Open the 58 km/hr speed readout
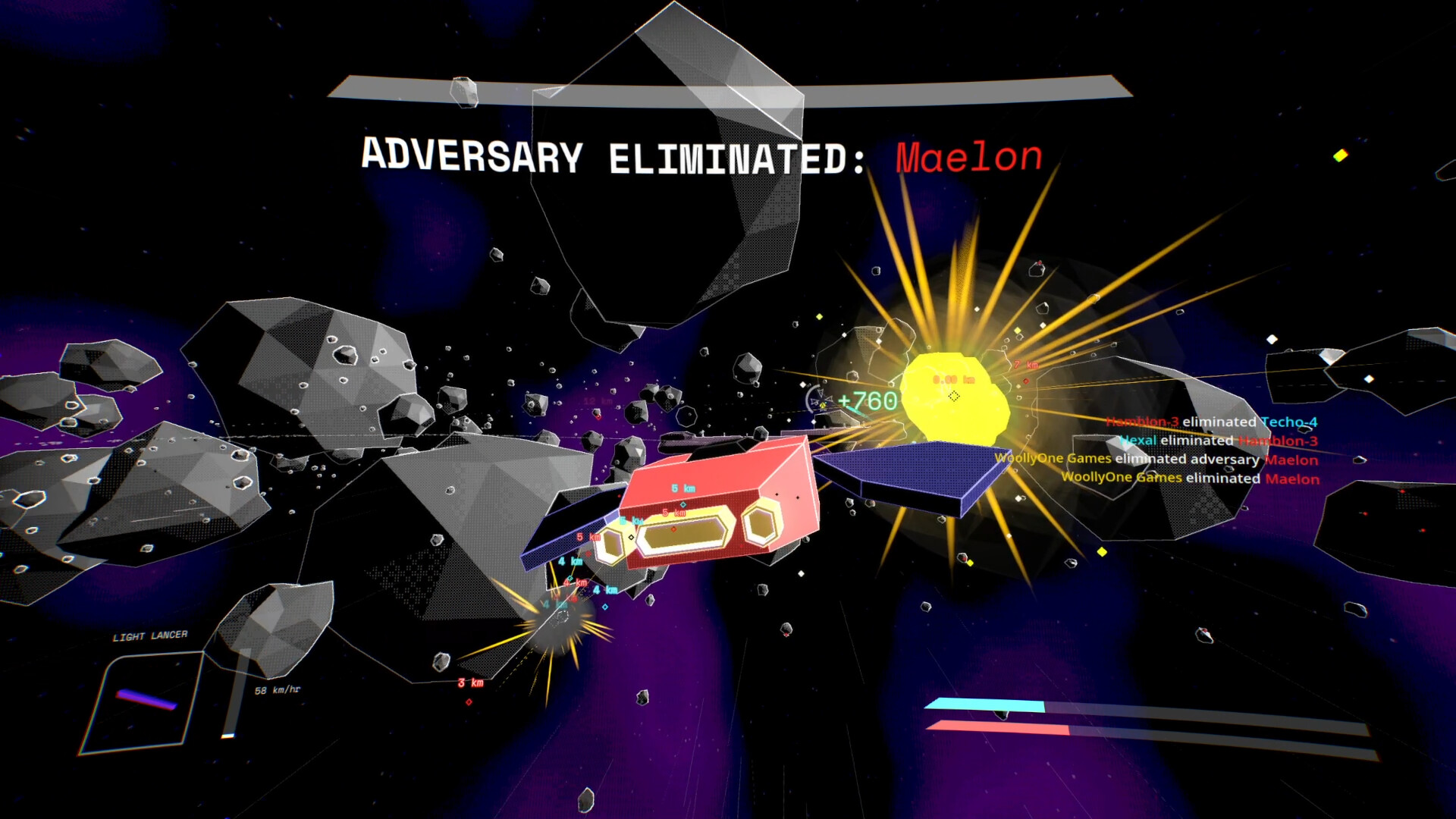This screenshot has height=819, width=1456. point(278,691)
